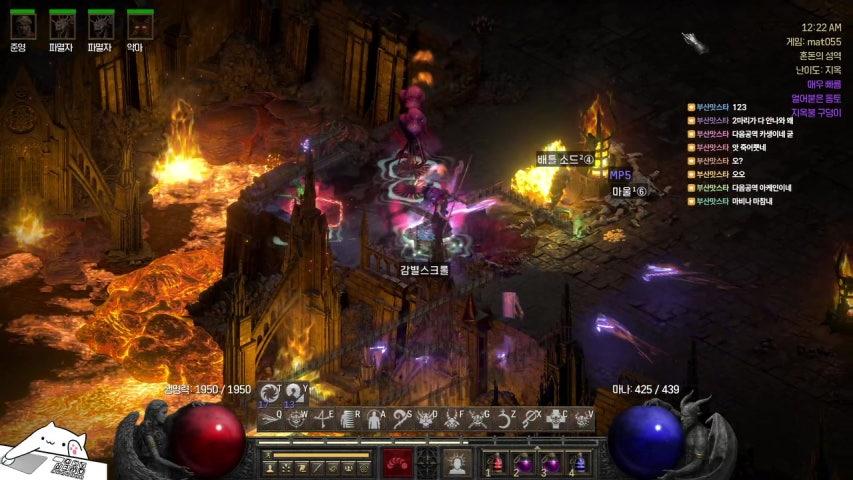The height and width of the screenshot is (480, 853).
Task: Select the swirl skill bound to T
Action: click(x=269, y=392)
